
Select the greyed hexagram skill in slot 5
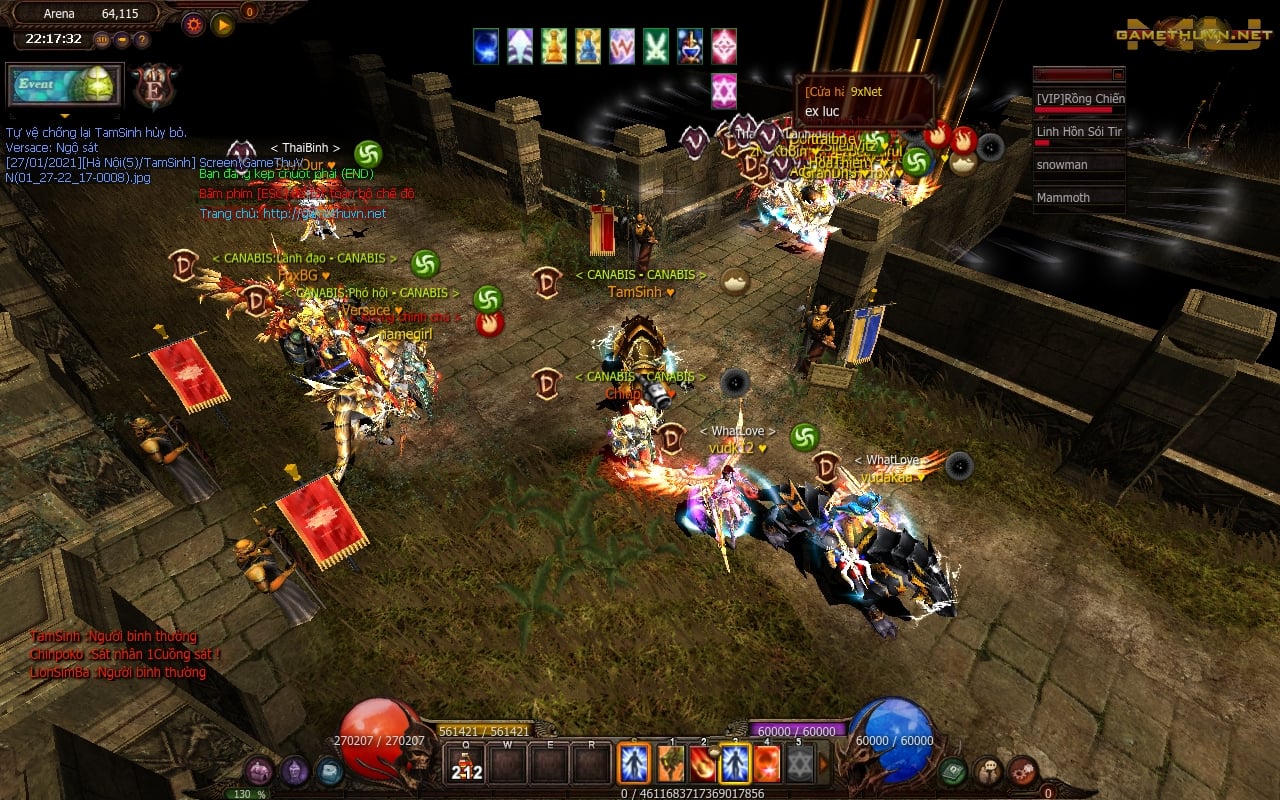798,764
